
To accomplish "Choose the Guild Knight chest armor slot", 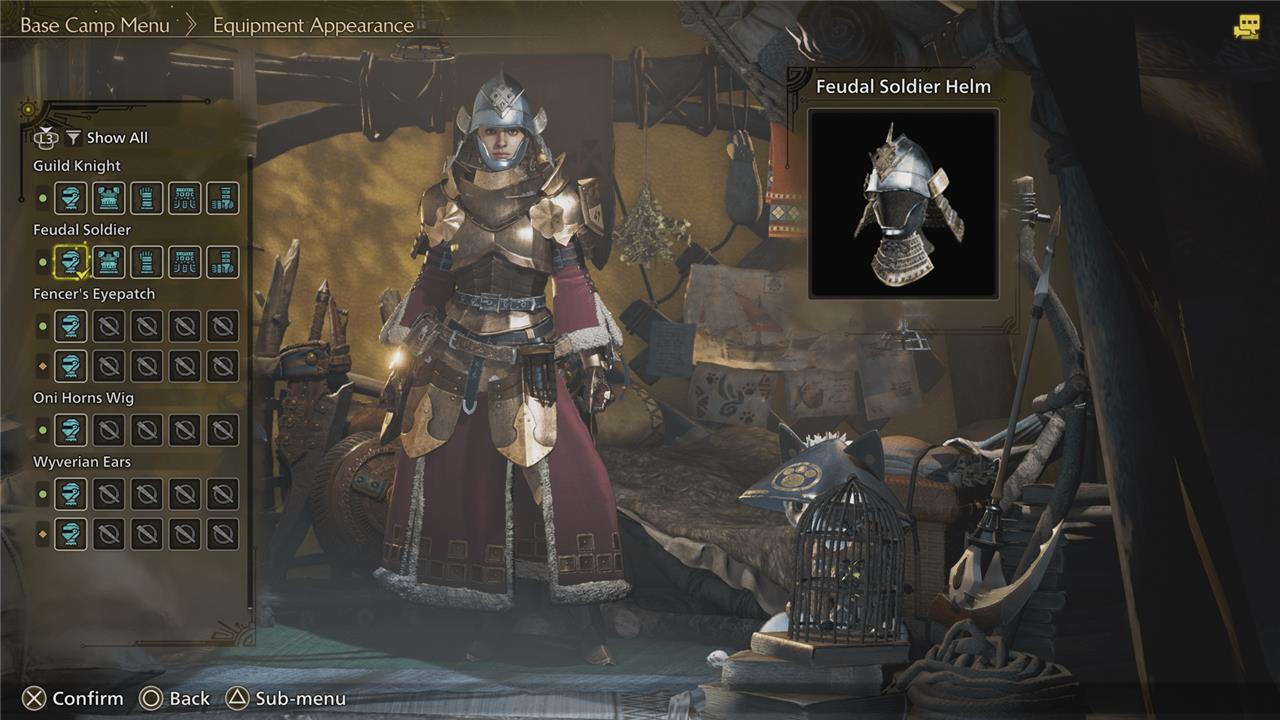I will point(108,198).
